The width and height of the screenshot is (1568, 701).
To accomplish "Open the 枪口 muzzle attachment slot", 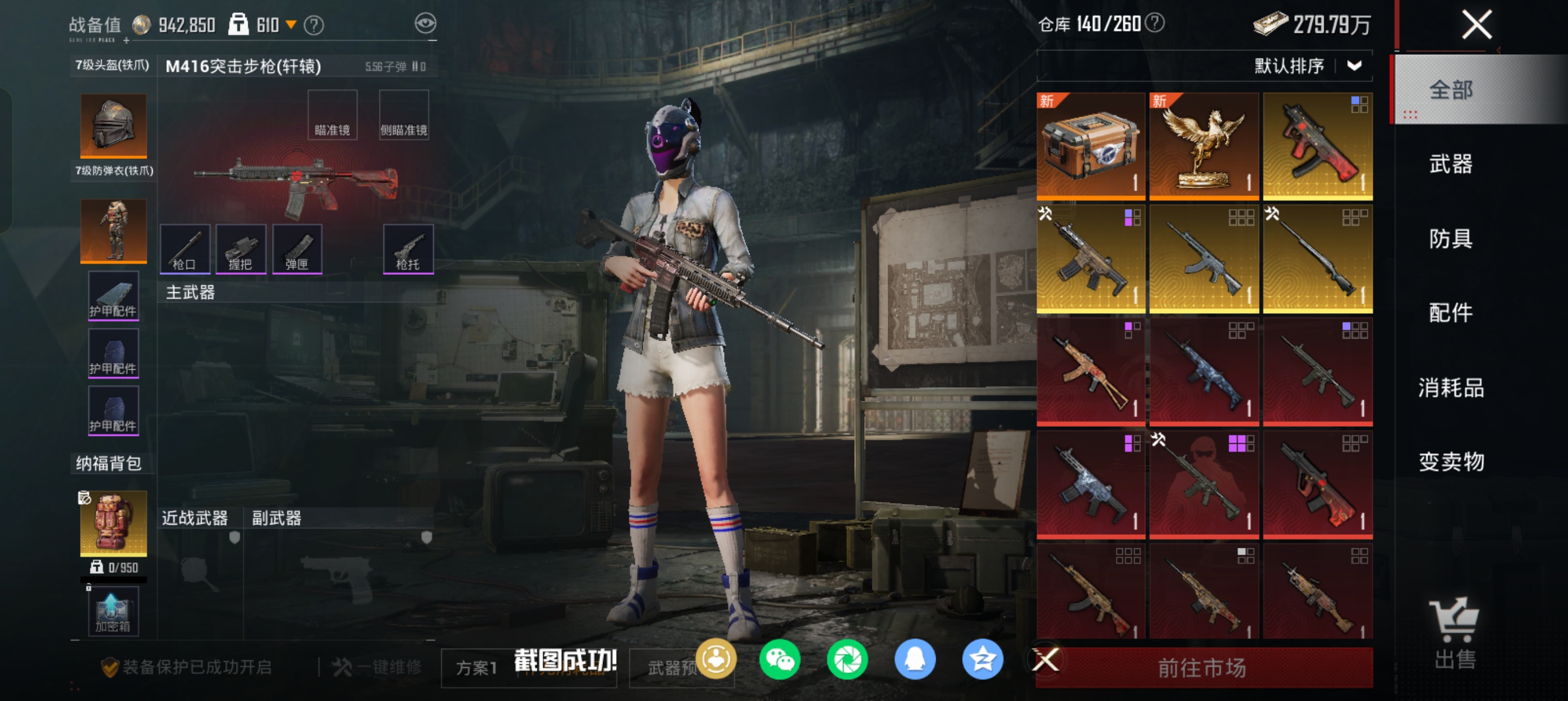I will click(184, 249).
